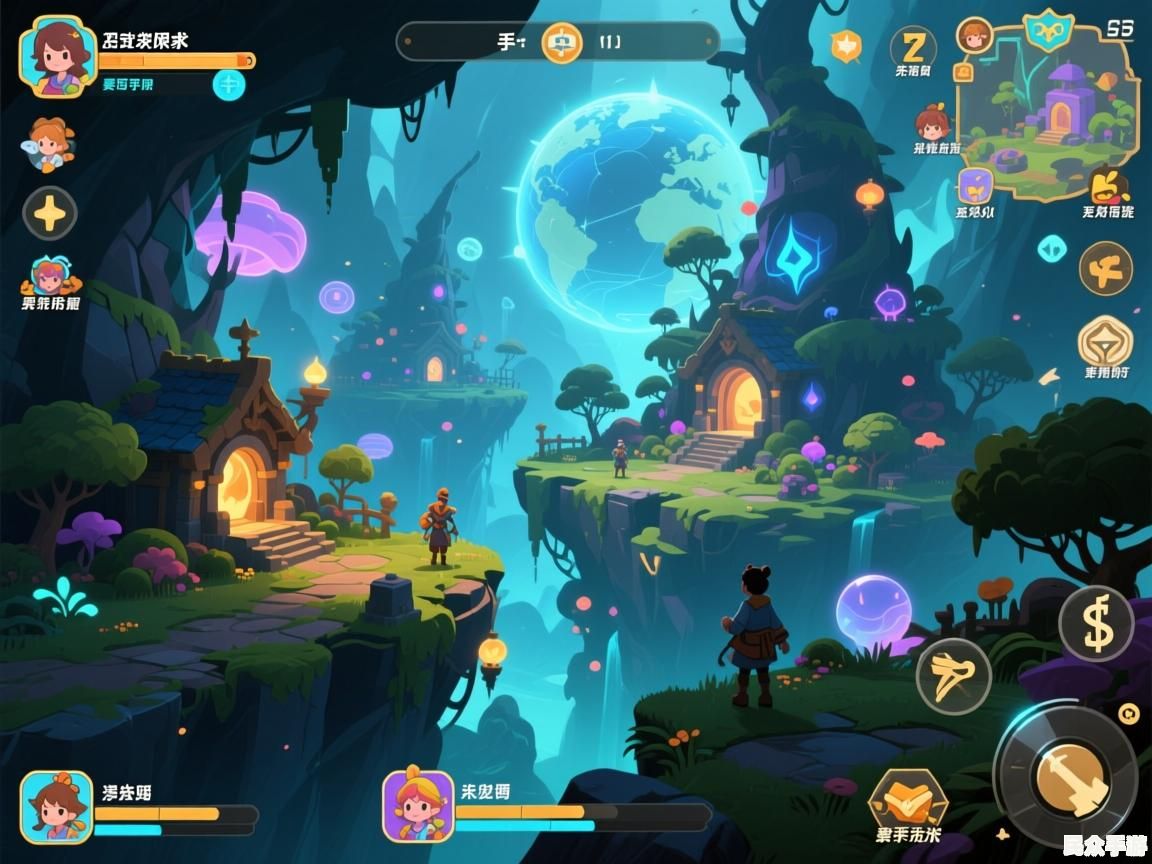Tap the yellow Z button
Viewport: 1152px width, 864px height.
[913, 46]
